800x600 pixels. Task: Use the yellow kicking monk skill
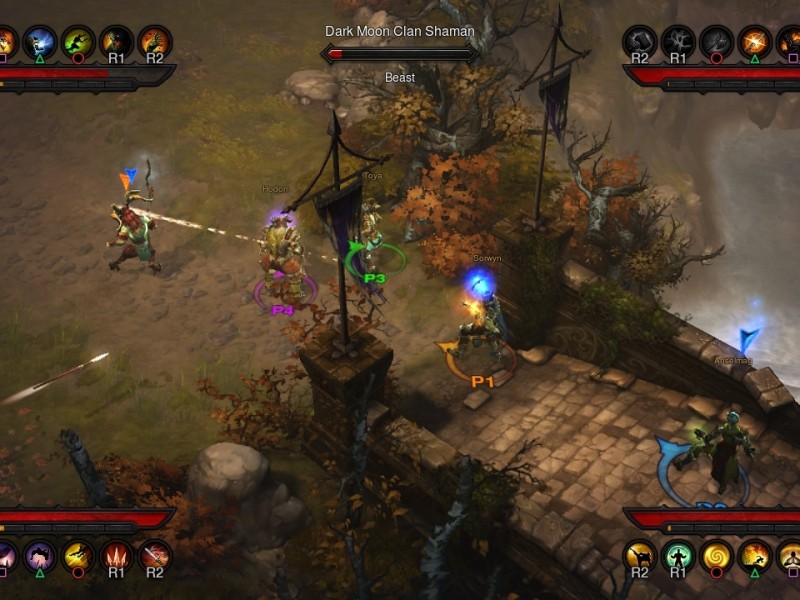point(640,556)
